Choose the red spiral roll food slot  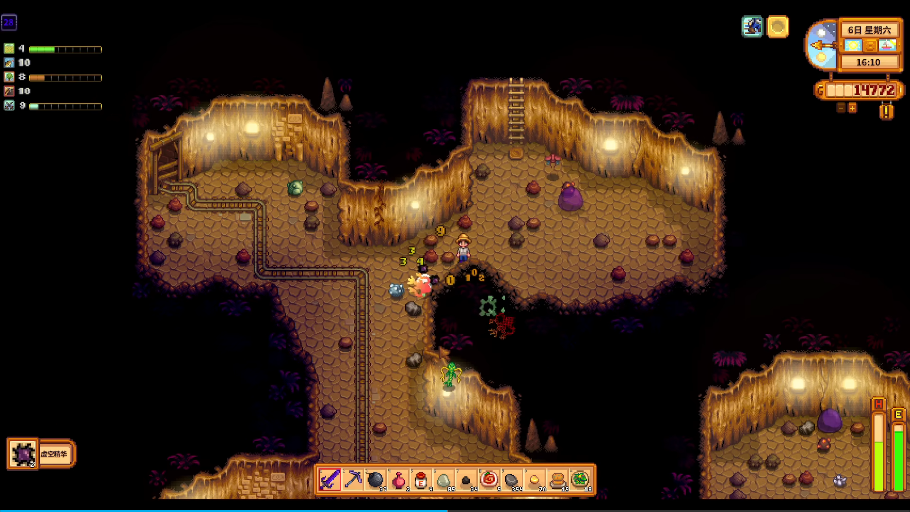click(489, 480)
